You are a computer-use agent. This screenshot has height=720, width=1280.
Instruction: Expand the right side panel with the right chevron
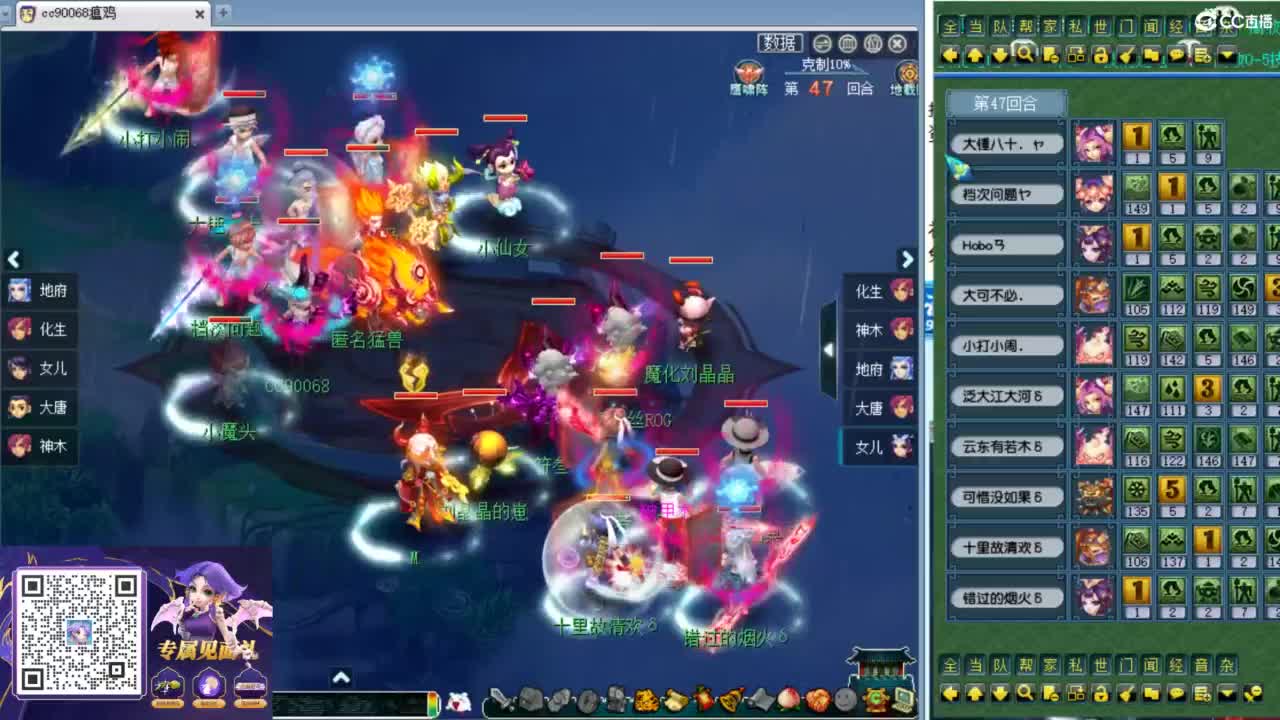(908, 259)
